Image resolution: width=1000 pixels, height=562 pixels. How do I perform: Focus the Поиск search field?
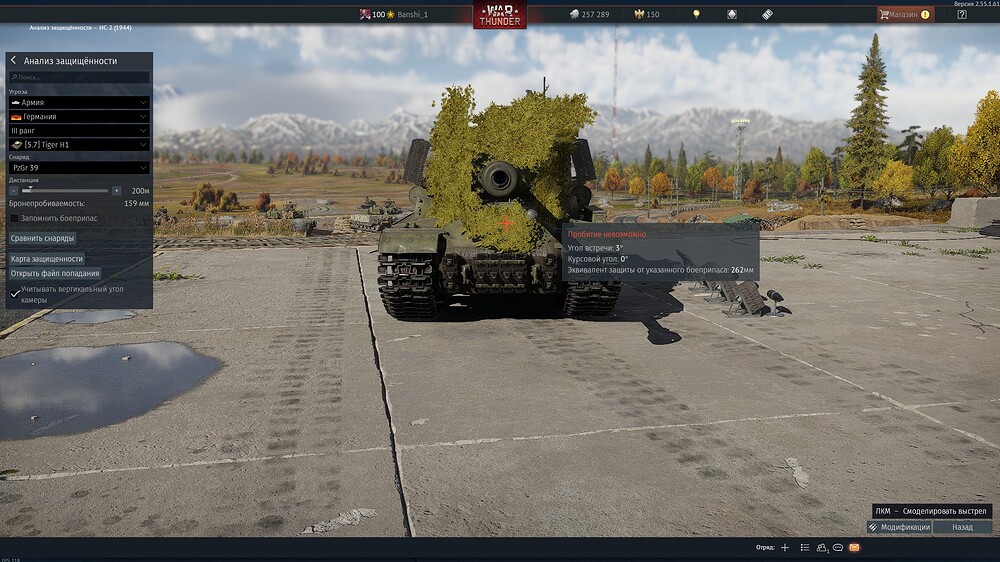tap(80, 77)
